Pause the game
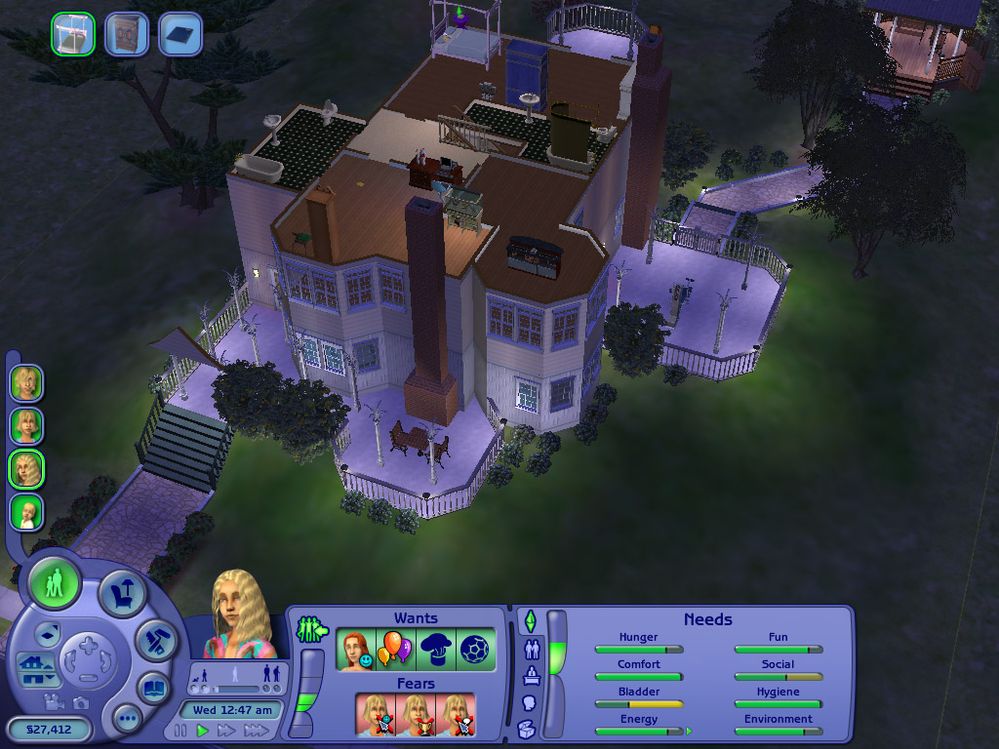 click(x=182, y=731)
